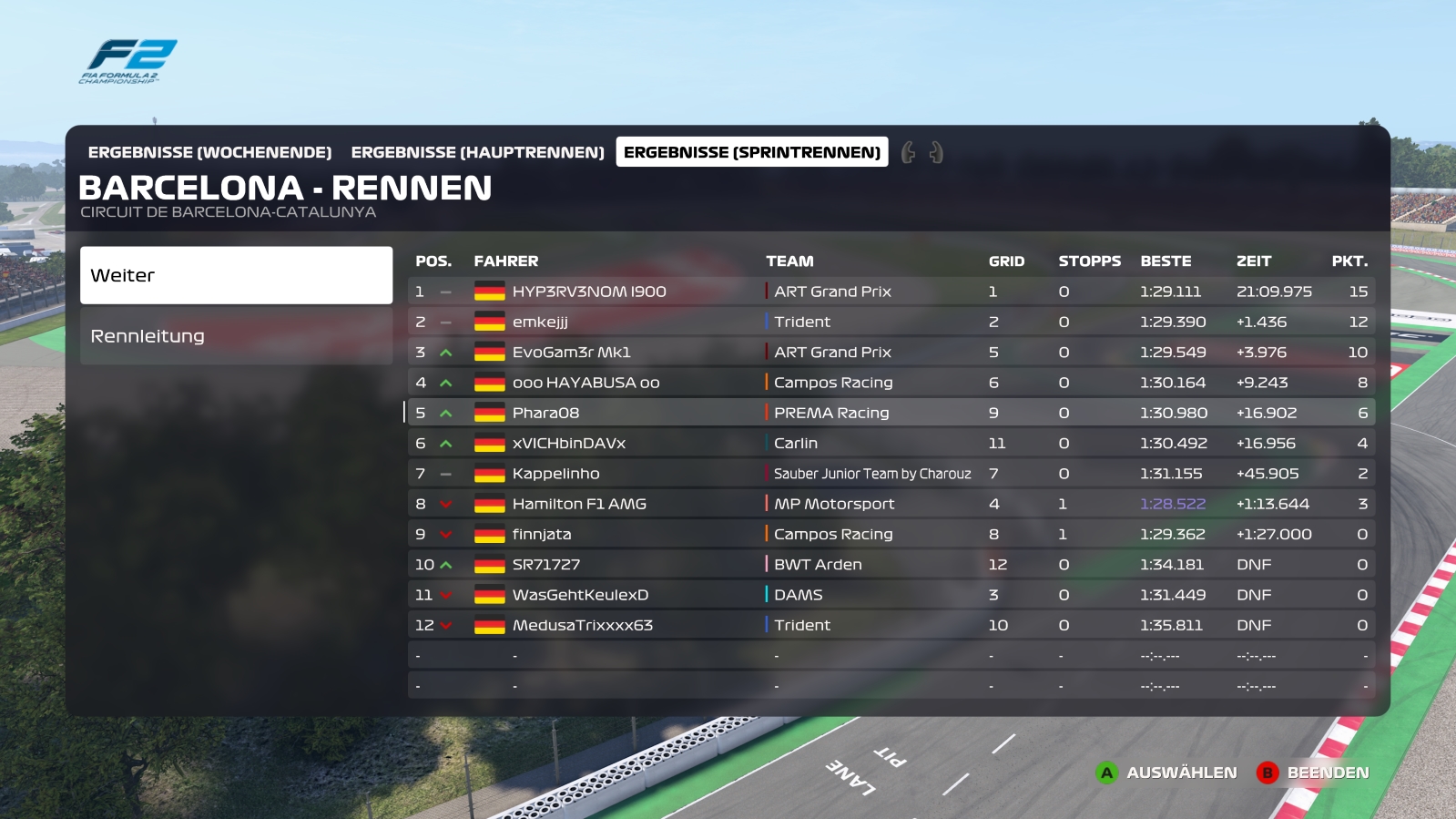Switch to Ergebnisse (Wochenende) tab

[x=209, y=152]
